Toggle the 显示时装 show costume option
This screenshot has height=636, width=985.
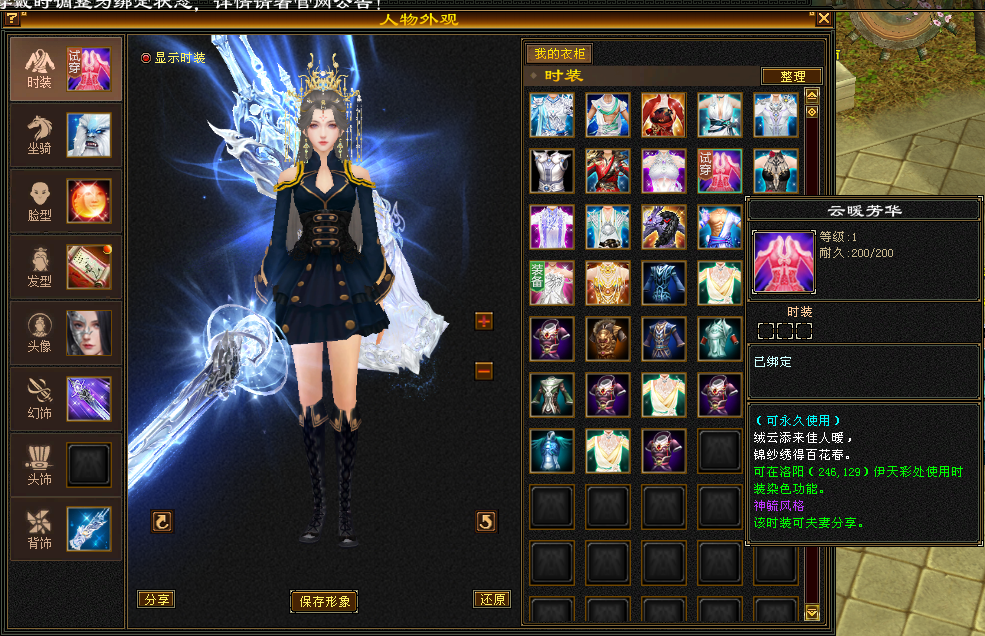pos(146,58)
